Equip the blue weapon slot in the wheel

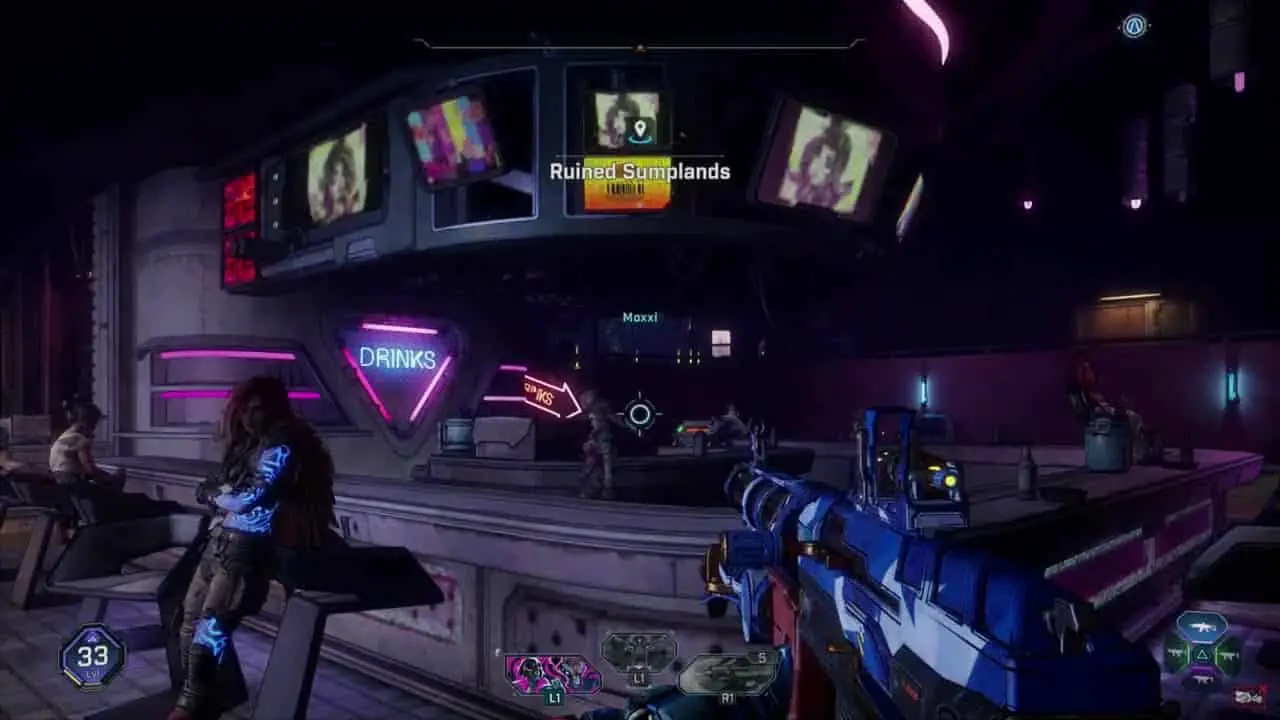(1201, 627)
